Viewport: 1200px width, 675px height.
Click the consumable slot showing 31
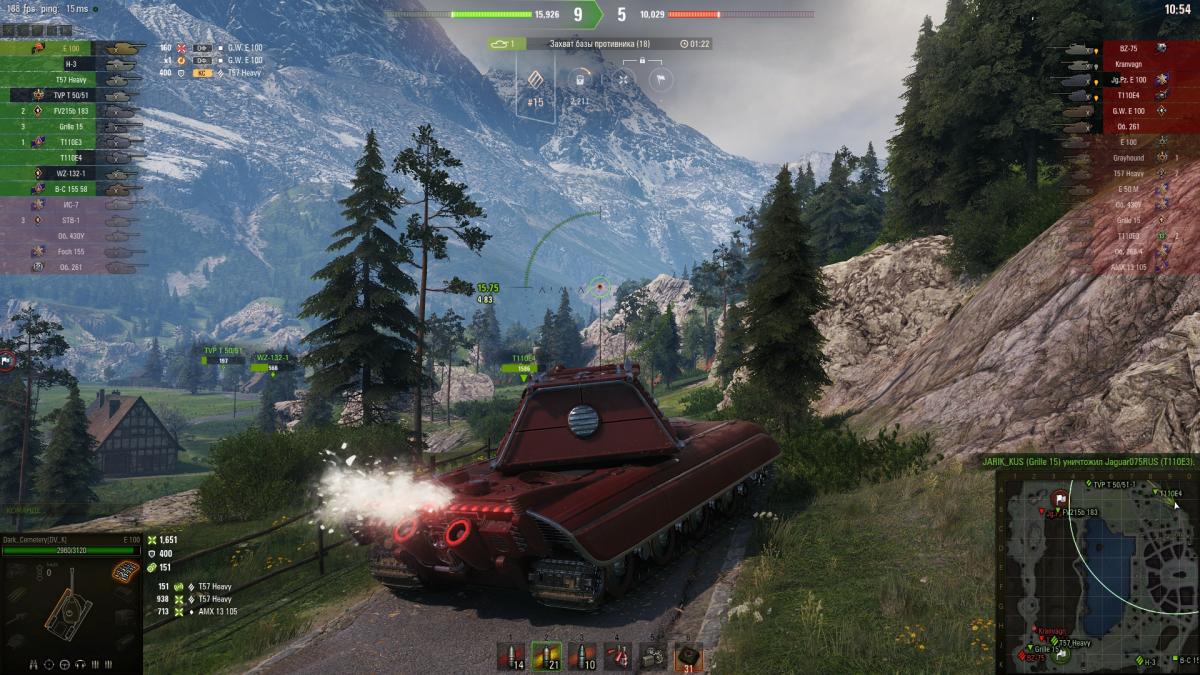tap(688, 656)
